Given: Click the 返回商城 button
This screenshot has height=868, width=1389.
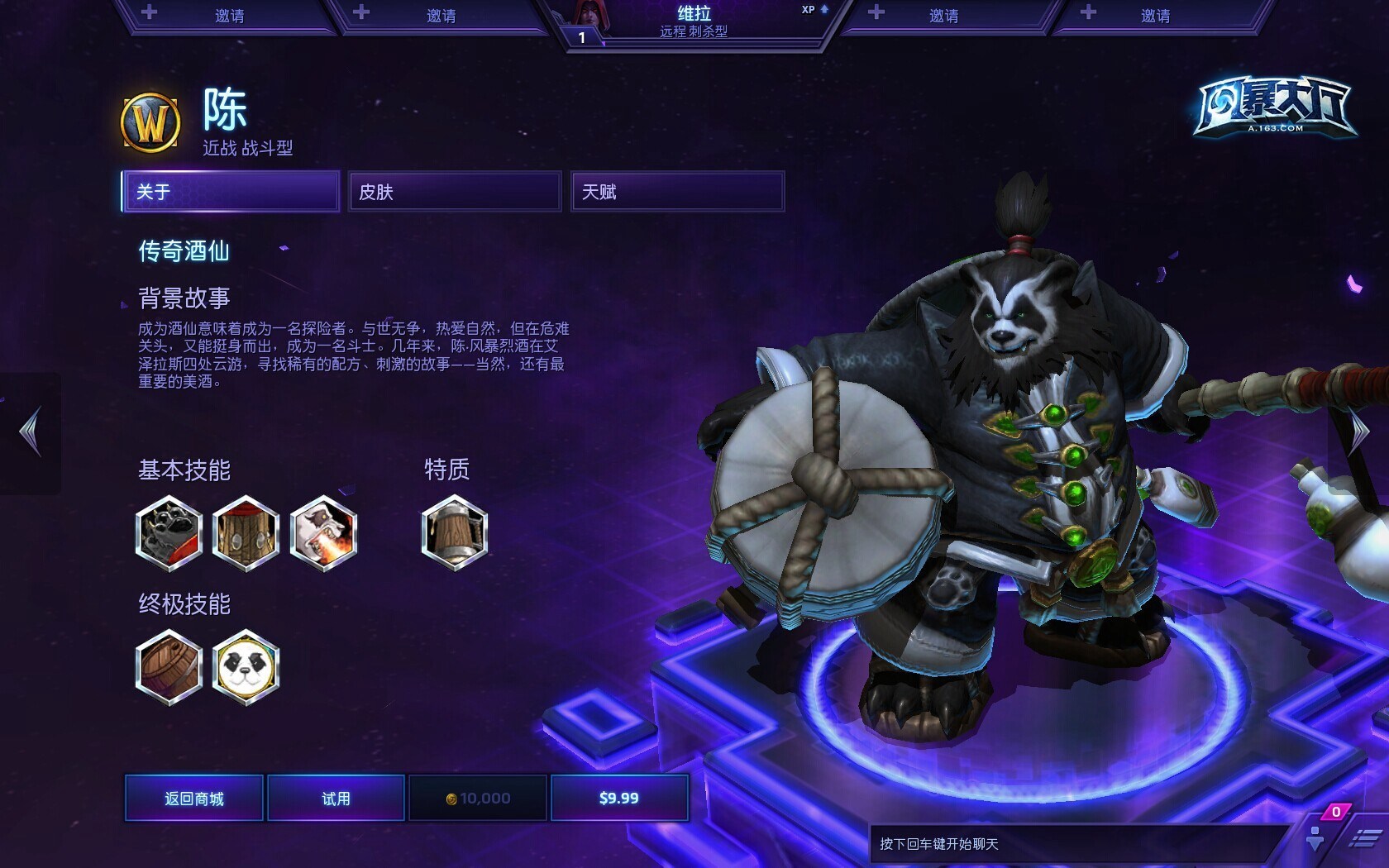Looking at the screenshot, I should (194, 798).
